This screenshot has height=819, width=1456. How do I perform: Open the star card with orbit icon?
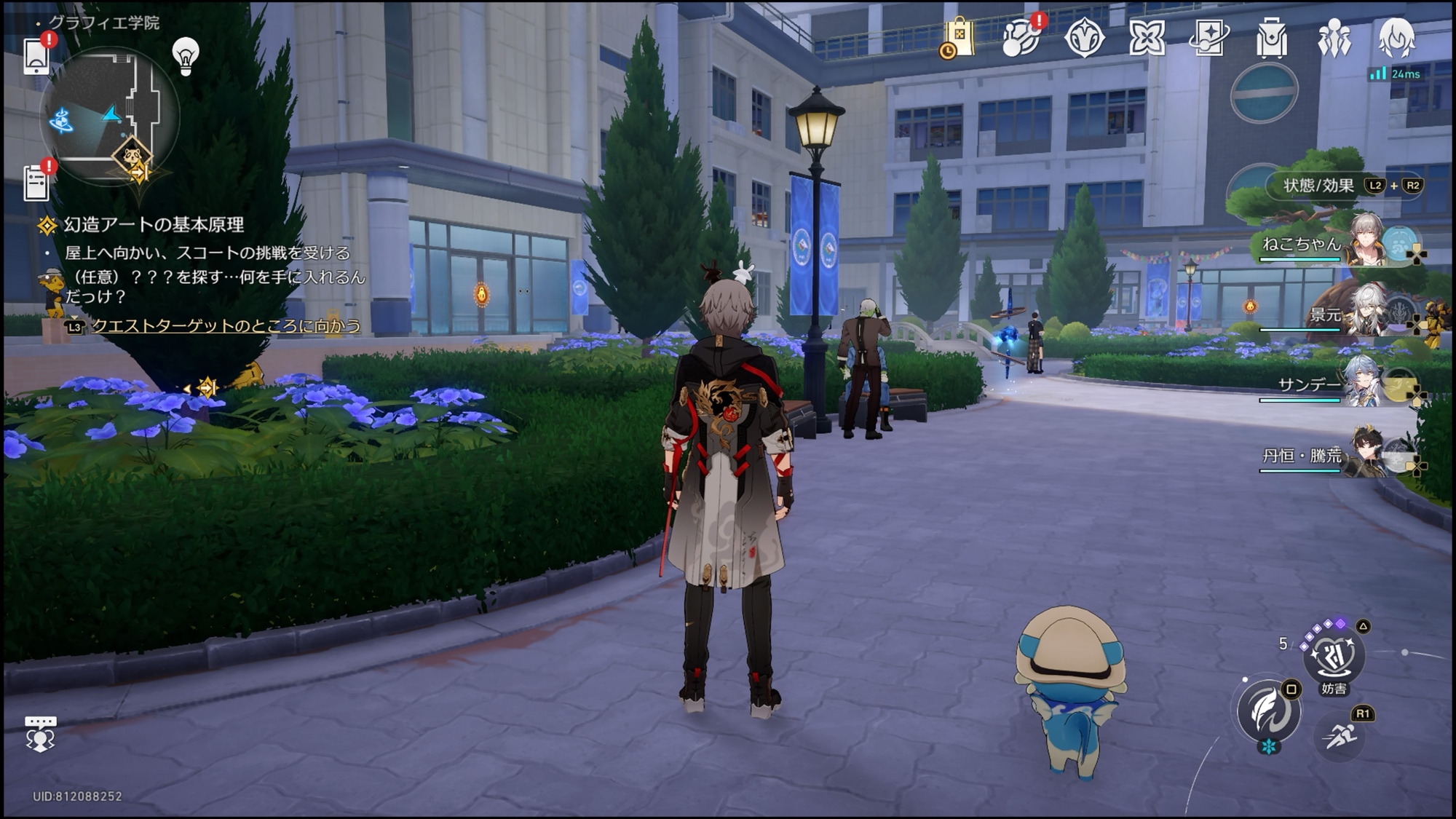click(x=1209, y=37)
